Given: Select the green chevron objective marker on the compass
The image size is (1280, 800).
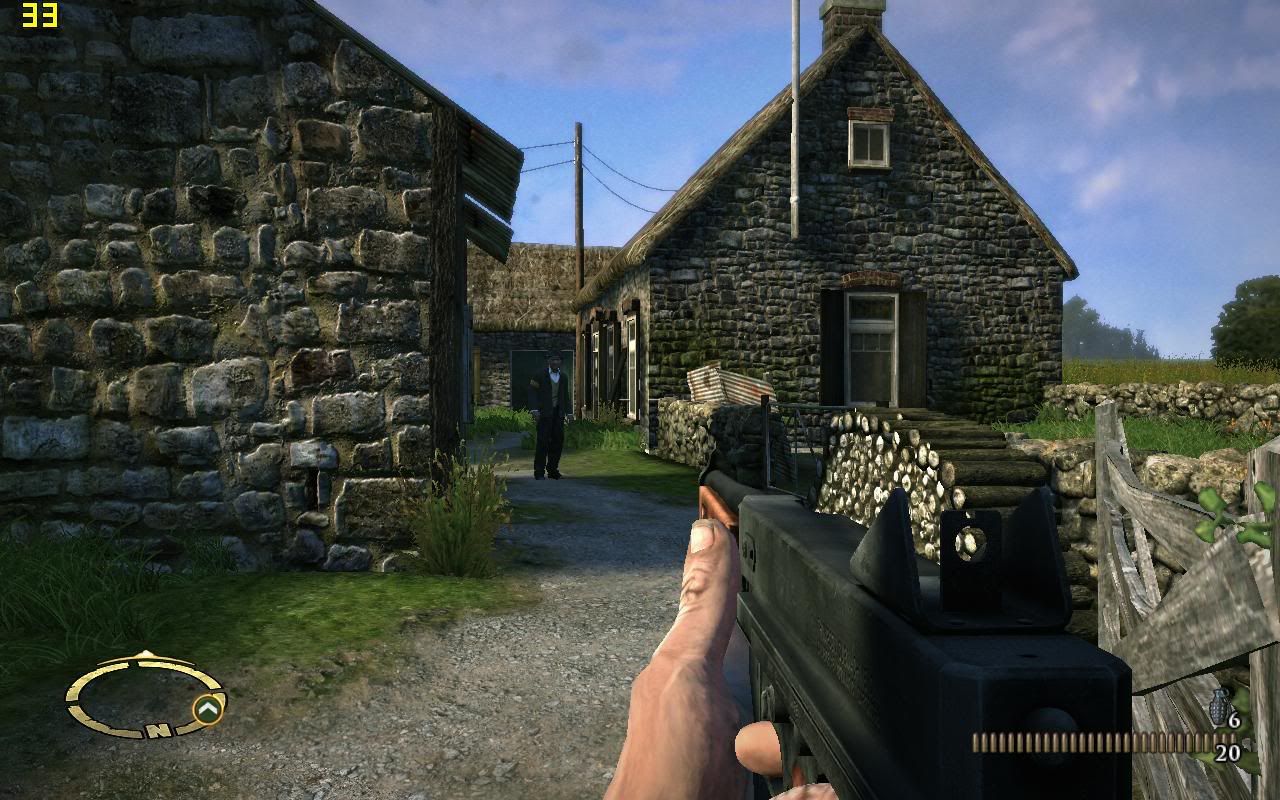Looking at the screenshot, I should click(x=207, y=707).
